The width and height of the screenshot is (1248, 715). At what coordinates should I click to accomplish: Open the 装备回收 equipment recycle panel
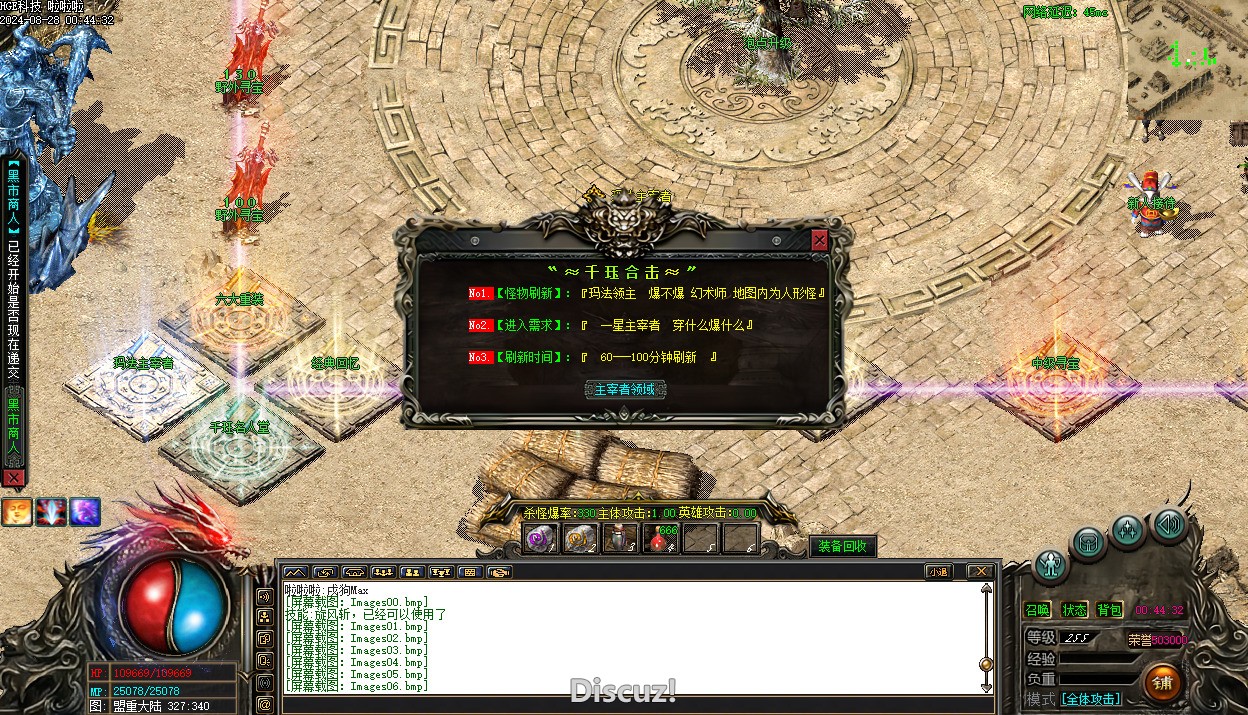(x=842, y=546)
